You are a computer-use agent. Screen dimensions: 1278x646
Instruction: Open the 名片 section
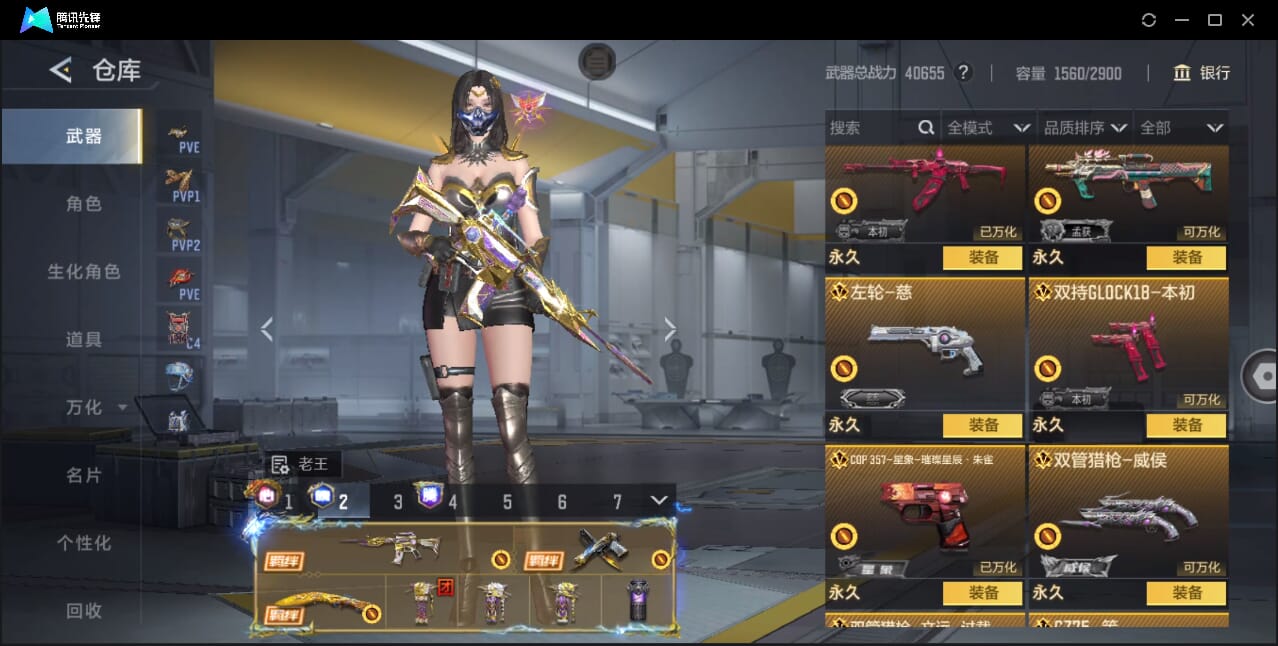[84, 476]
